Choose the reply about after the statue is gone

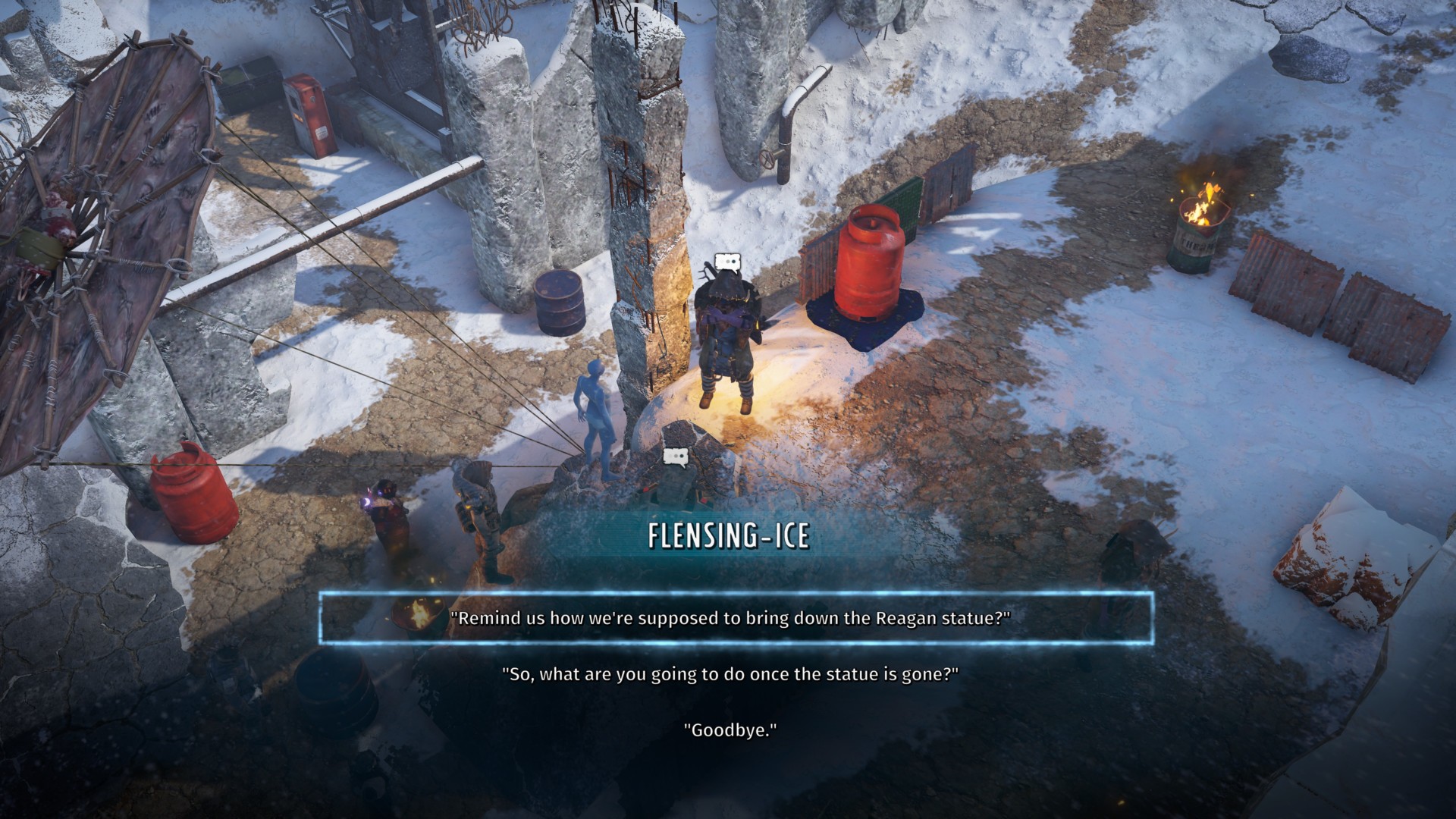(x=730, y=673)
